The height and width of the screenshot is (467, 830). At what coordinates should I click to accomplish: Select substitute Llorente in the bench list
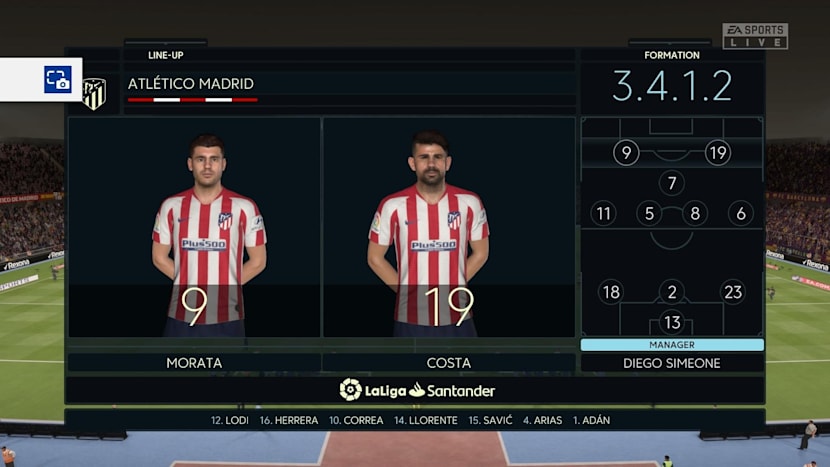[x=426, y=420]
